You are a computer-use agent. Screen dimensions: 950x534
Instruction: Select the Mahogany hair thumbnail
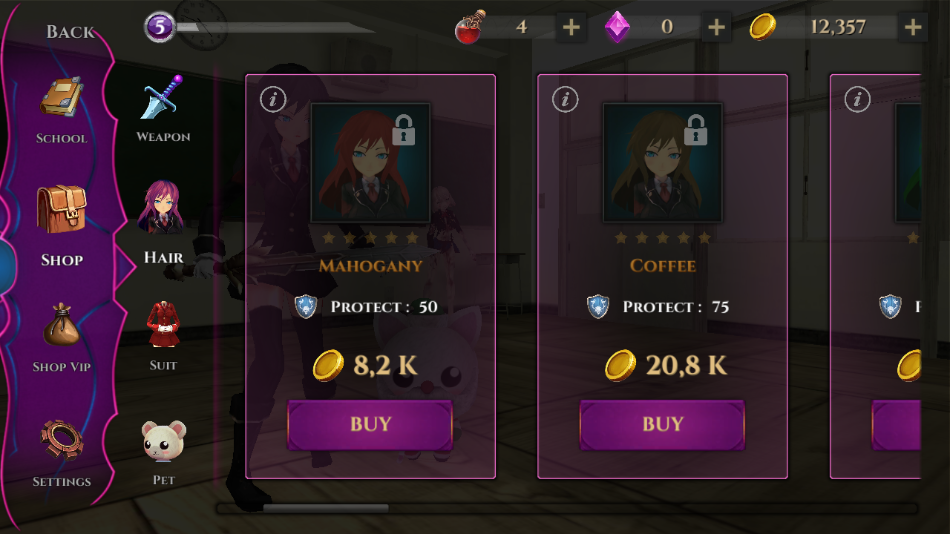370,162
